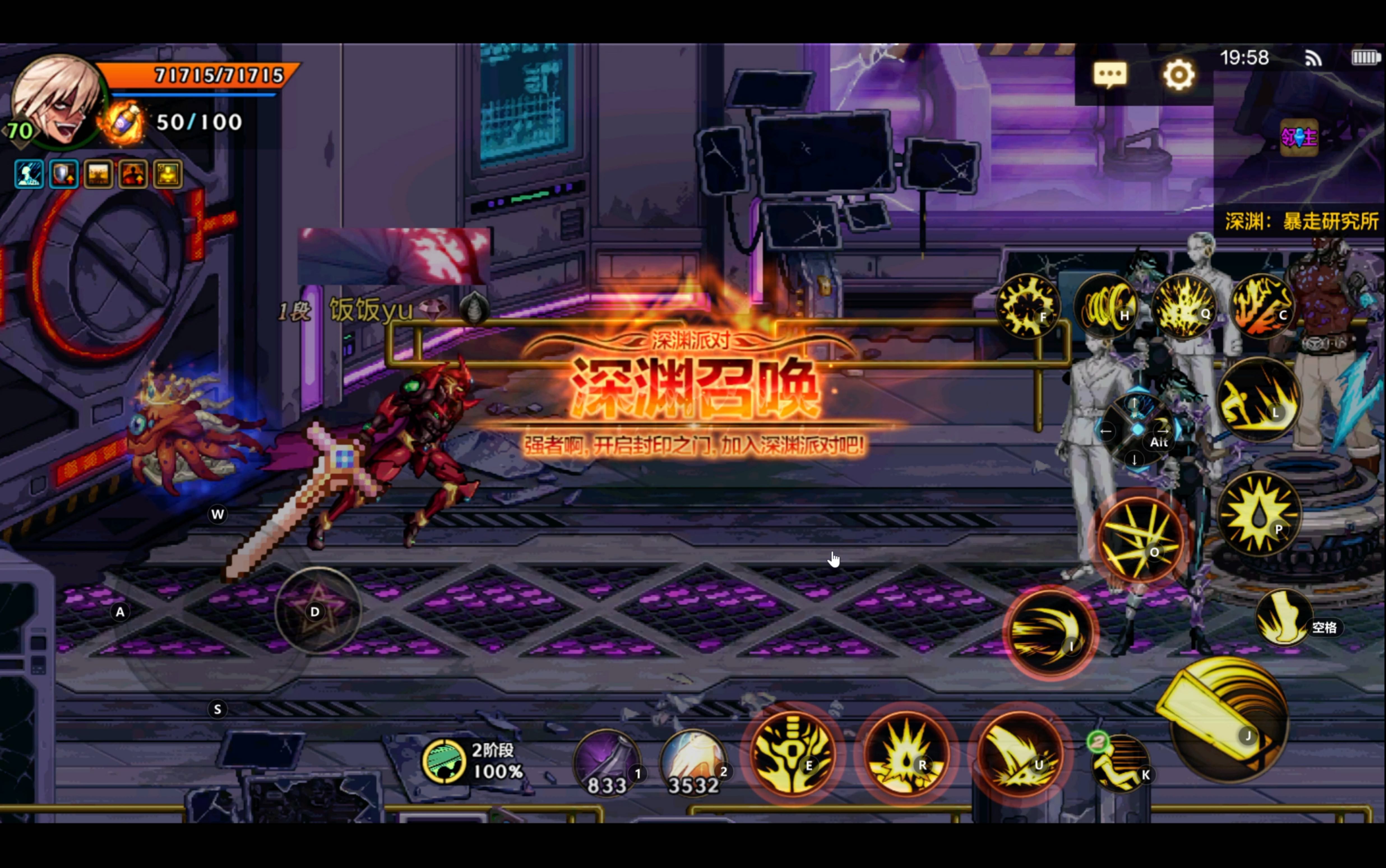Cast the flame skill labeled C
The height and width of the screenshot is (868, 1386).
coord(1262,306)
